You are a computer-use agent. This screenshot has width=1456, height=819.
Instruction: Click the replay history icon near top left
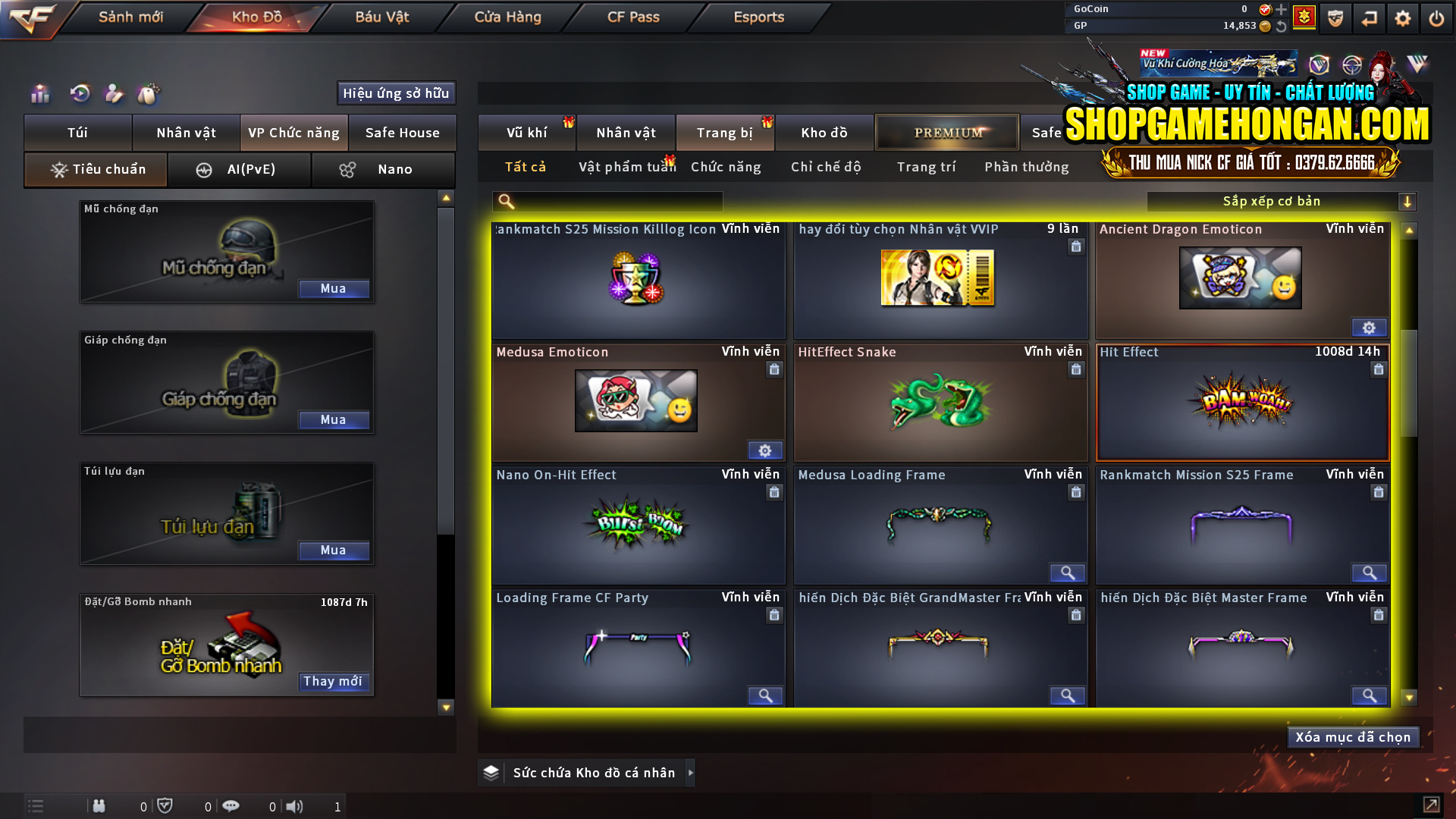[80, 94]
